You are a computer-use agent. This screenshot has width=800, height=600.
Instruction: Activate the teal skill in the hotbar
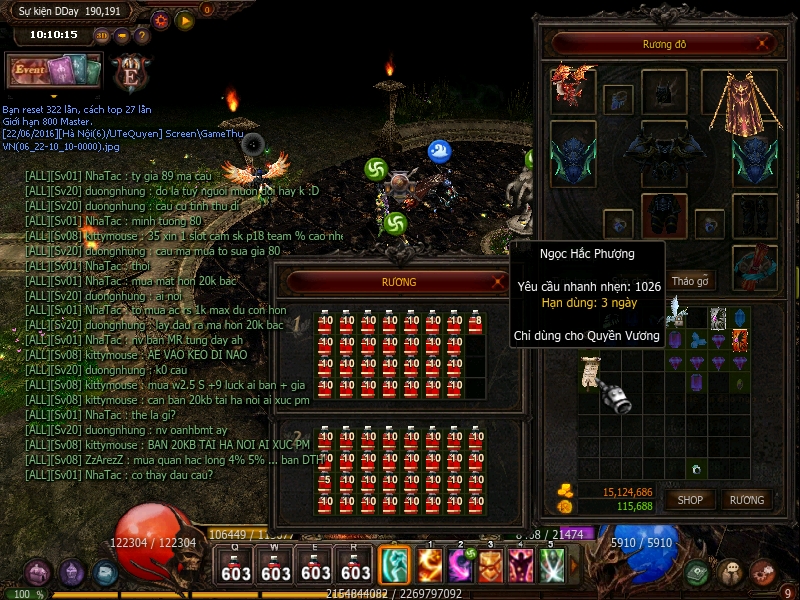(x=392, y=566)
